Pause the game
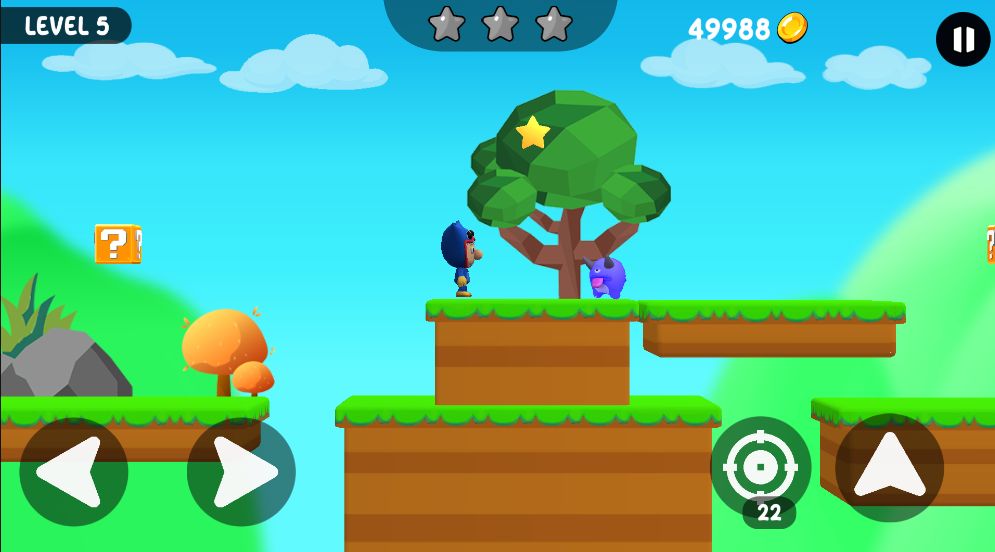Image resolution: width=995 pixels, height=552 pixels. click(963, 40)
